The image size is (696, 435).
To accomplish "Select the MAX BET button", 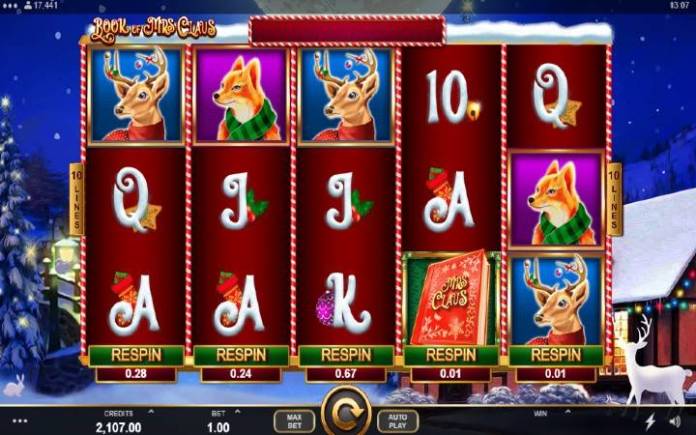I will click(293, 420).
